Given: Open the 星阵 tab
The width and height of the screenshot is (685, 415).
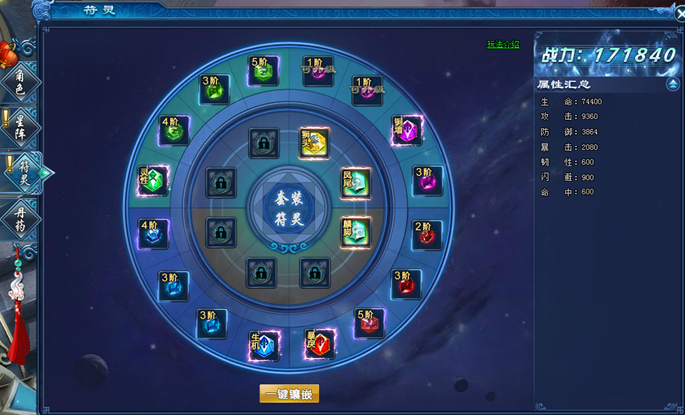Looking at the screenshot, I should [x=24, y=127].
